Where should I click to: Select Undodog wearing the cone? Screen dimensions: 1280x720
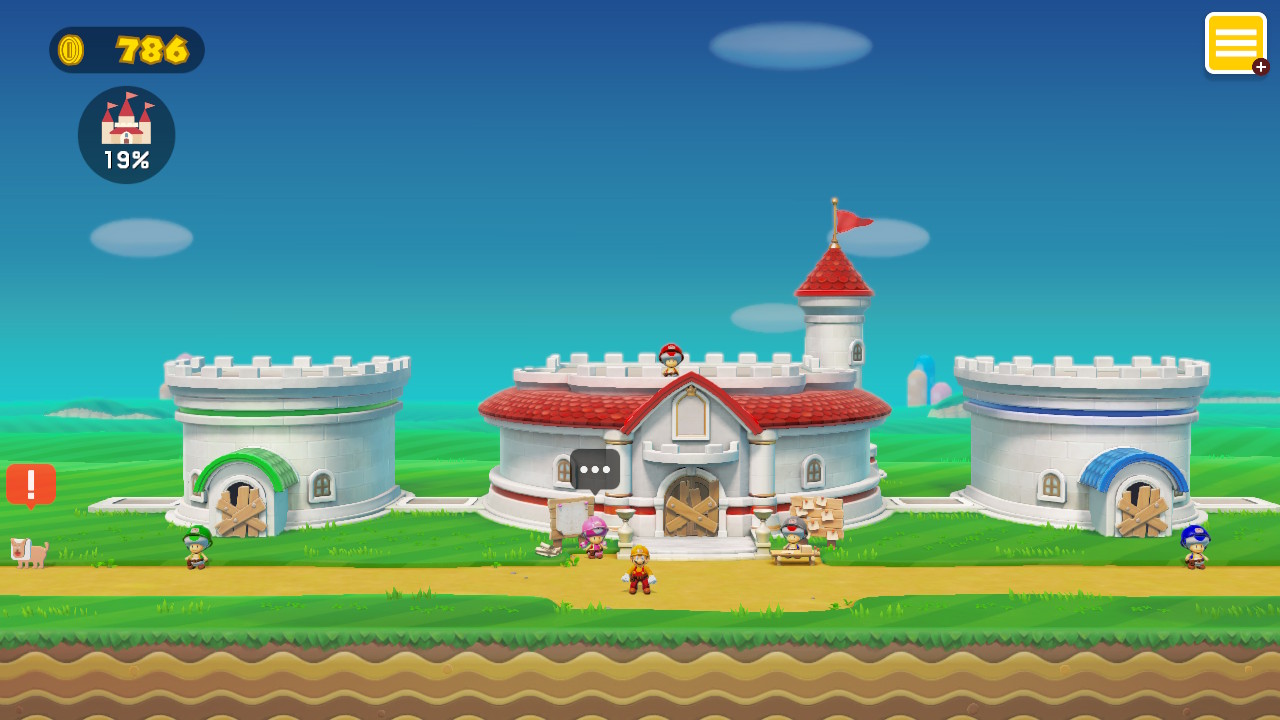click(30, 552)
